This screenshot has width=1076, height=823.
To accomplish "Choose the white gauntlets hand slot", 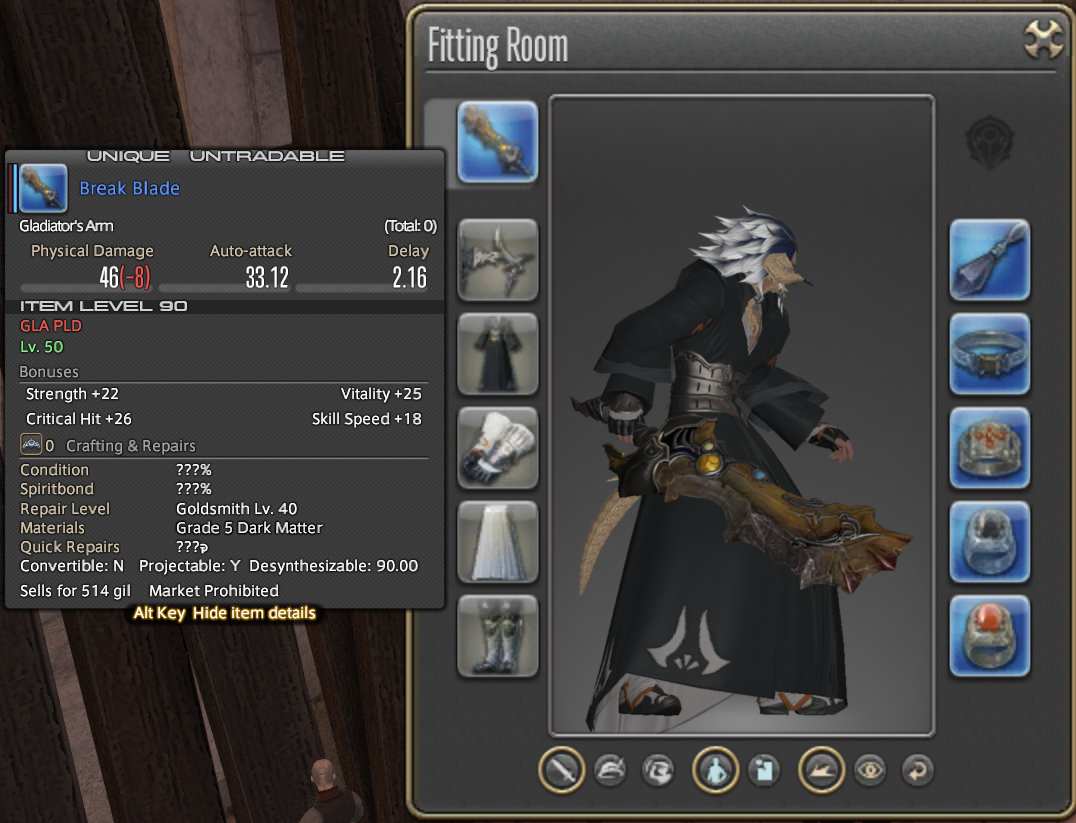I will pos(497,448).
